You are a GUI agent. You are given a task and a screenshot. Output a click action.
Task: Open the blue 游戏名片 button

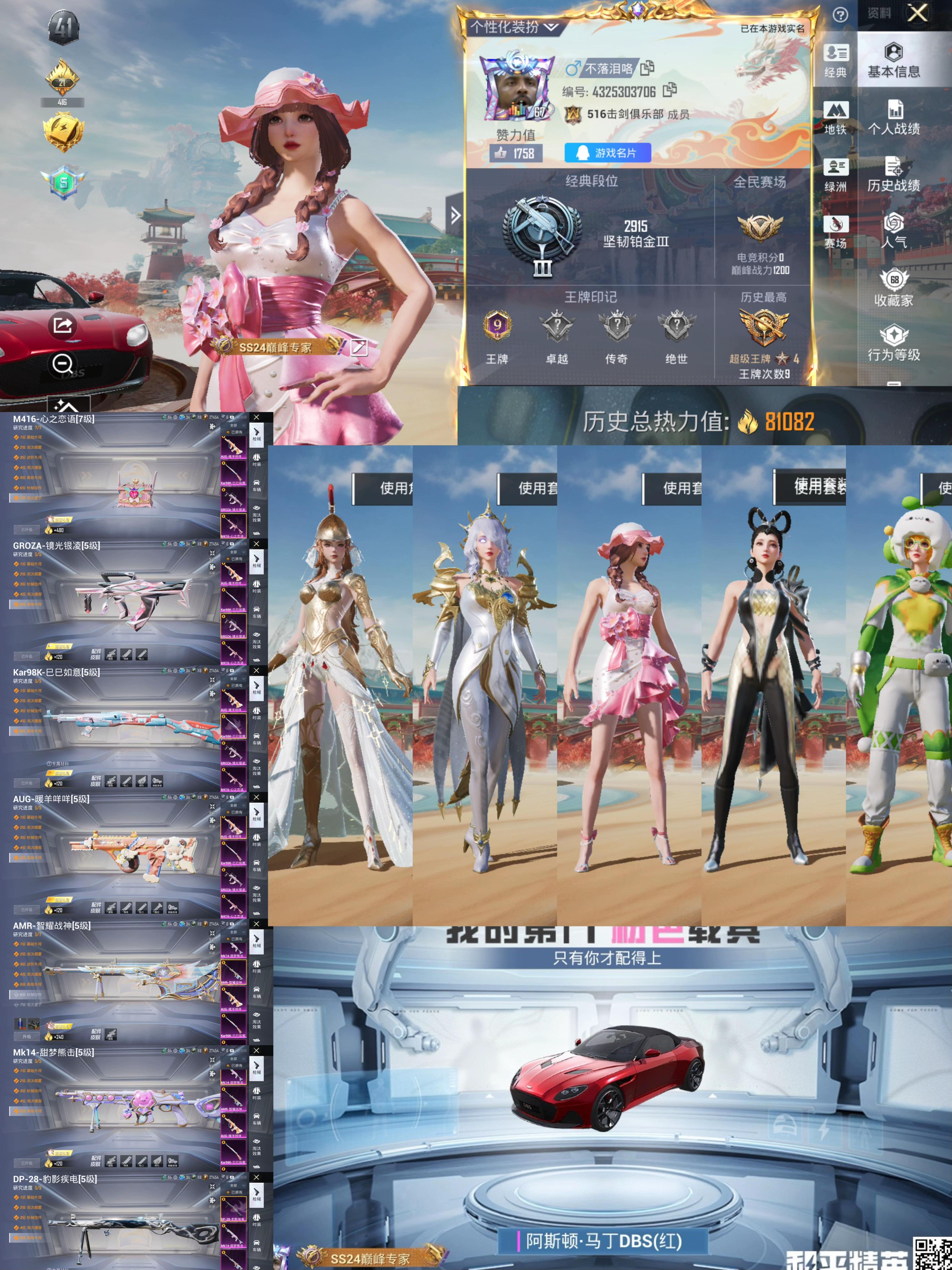[608, 153]
